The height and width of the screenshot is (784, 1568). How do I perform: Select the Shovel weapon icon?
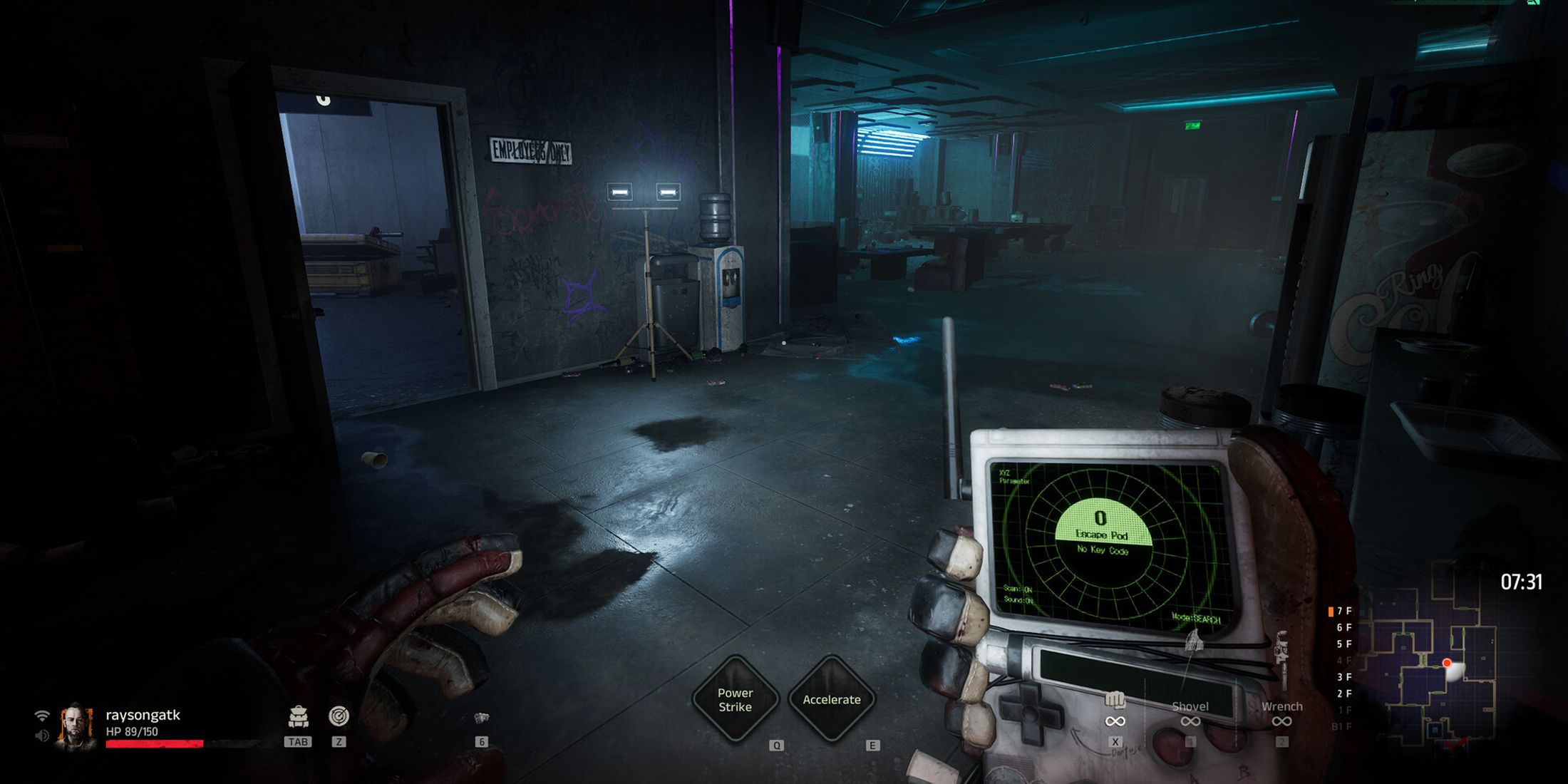click(1190, 708)
